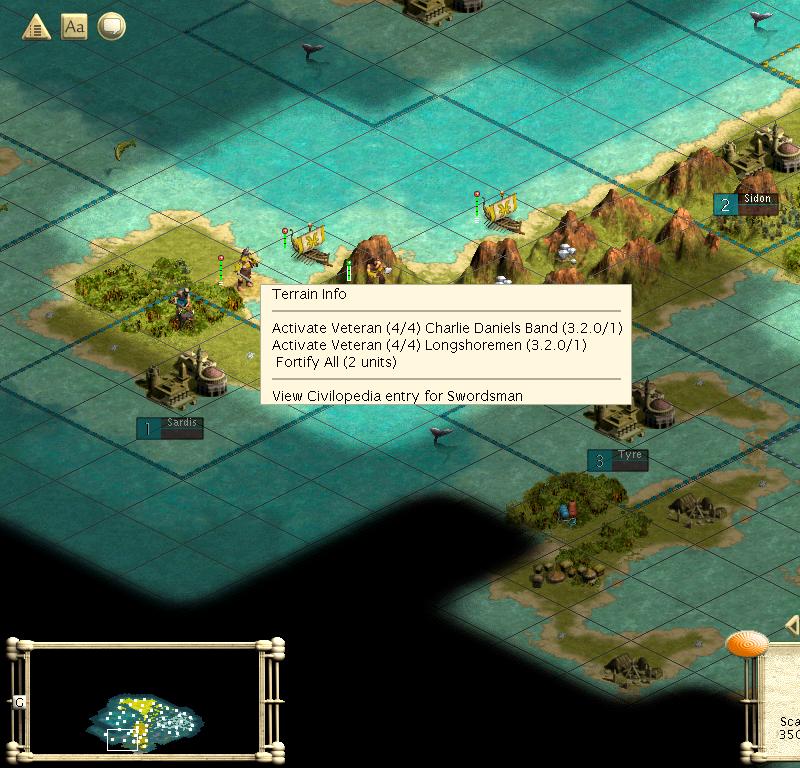Click the triangular arrow above the info box

(x=792, y=627)
